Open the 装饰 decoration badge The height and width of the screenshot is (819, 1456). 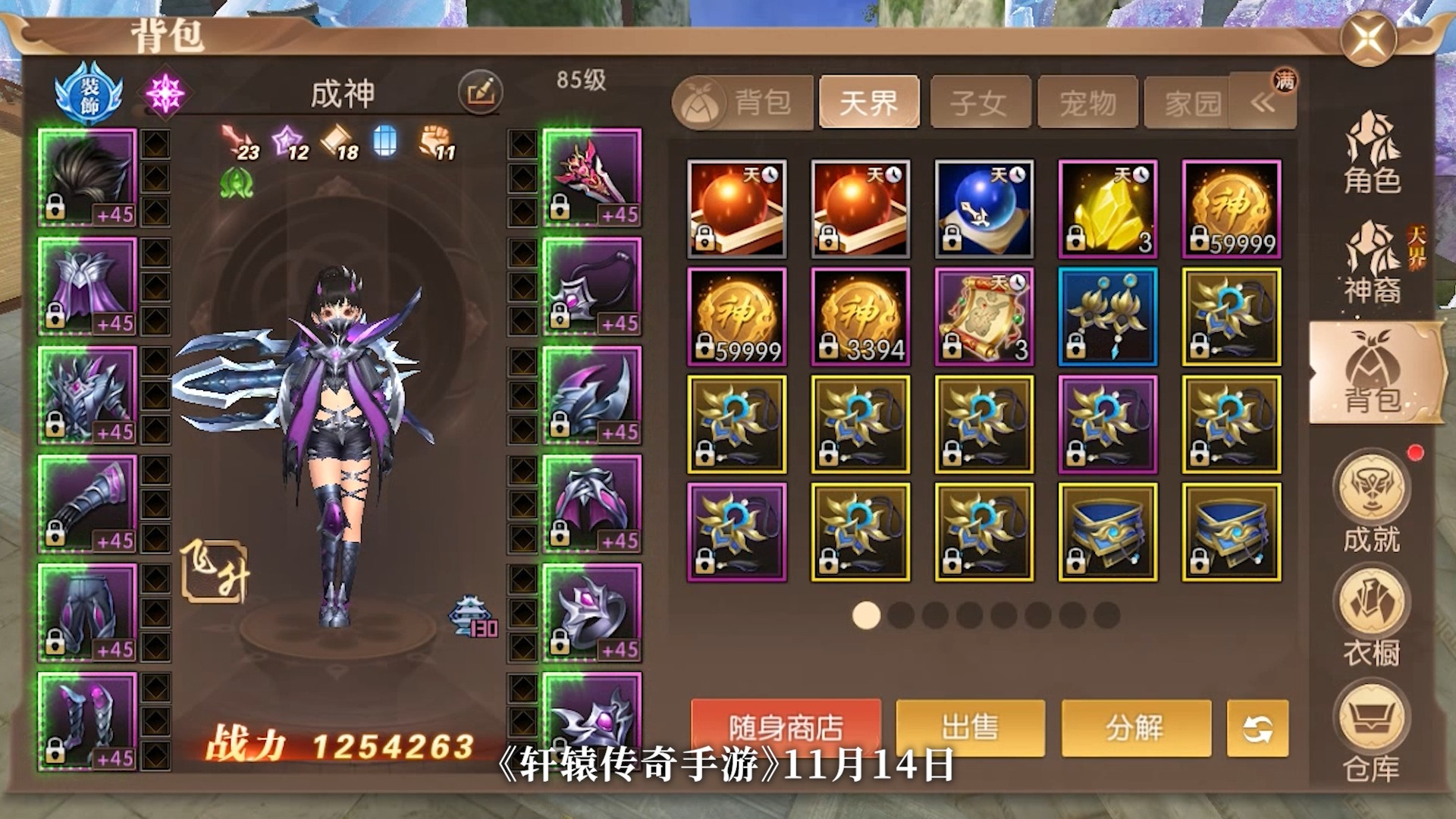pos(89,94)
